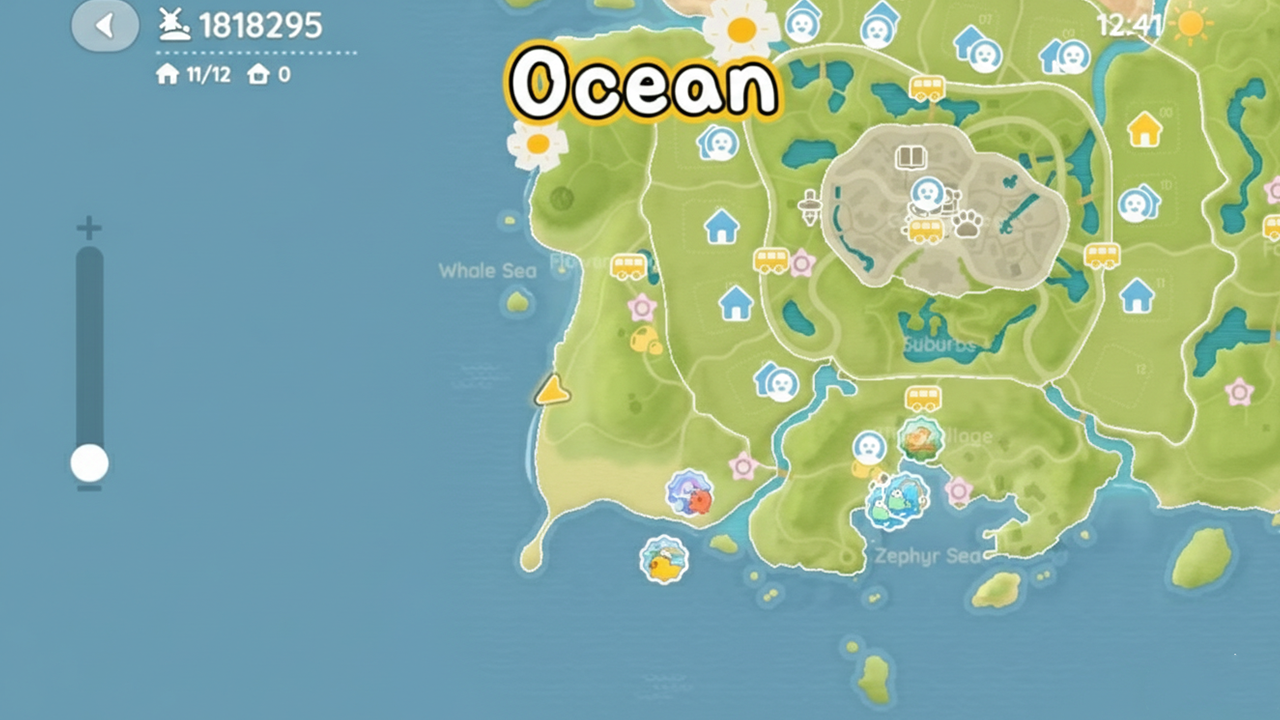Select the orange crab landmark on the southwest shore
Screen dimensions: 1280x720
coord(692,494)
